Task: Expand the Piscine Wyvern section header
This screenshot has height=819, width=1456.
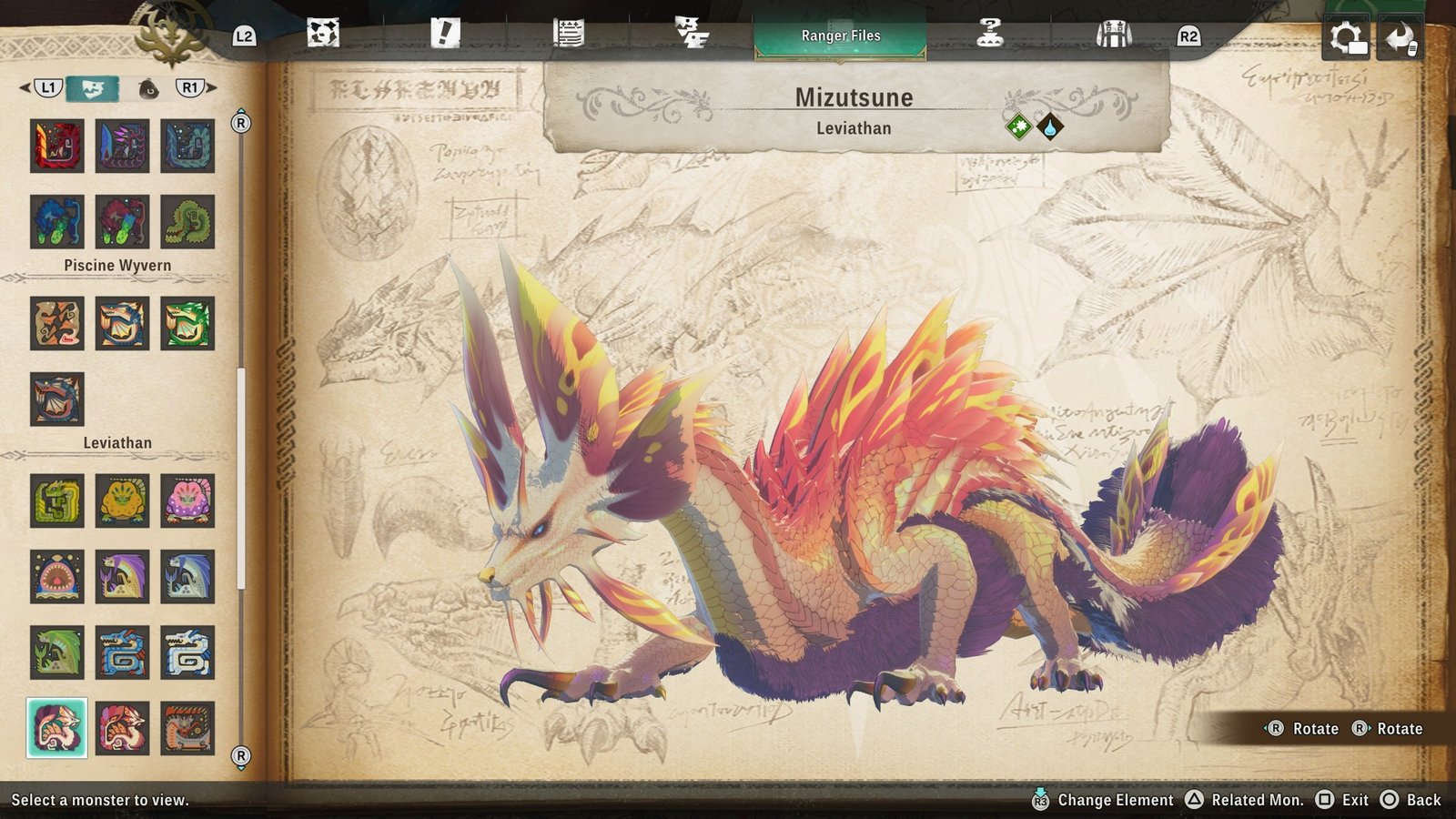Action: point(118,265)
